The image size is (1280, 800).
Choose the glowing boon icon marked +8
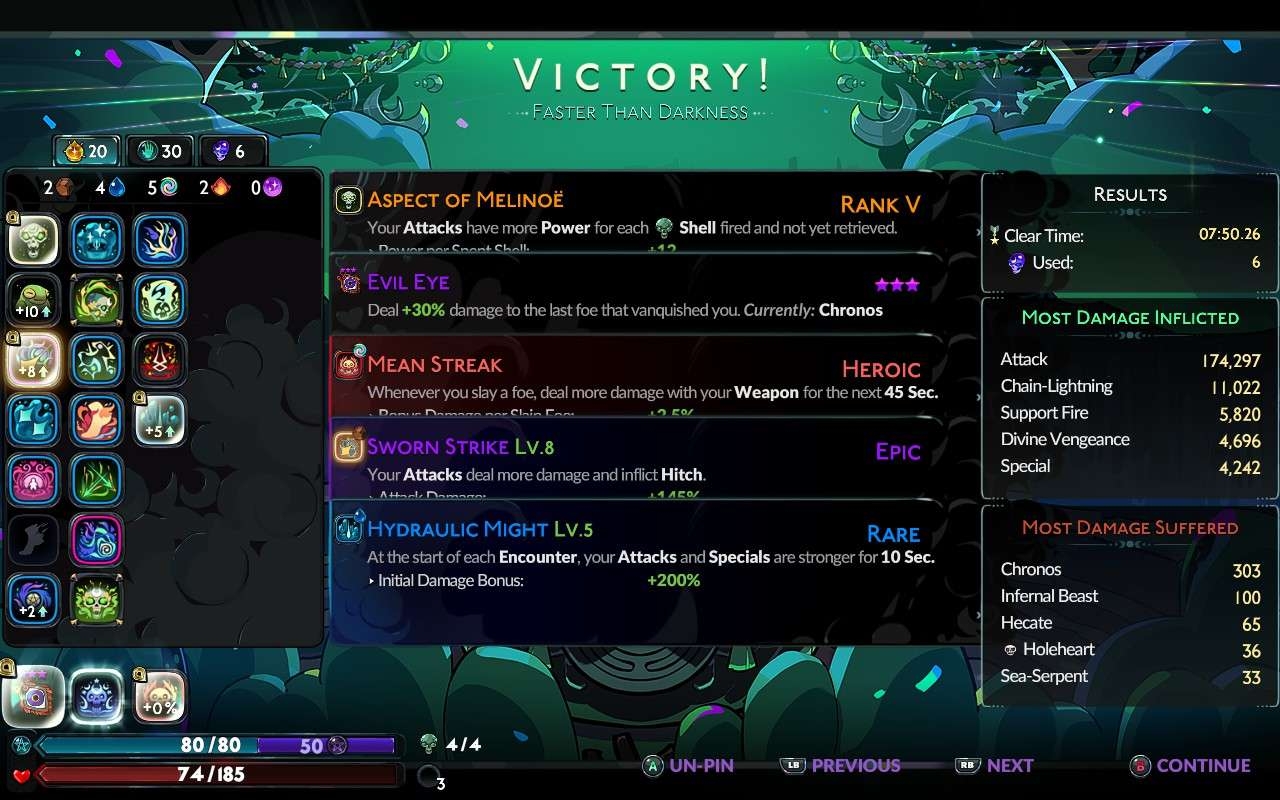[34, 360]
